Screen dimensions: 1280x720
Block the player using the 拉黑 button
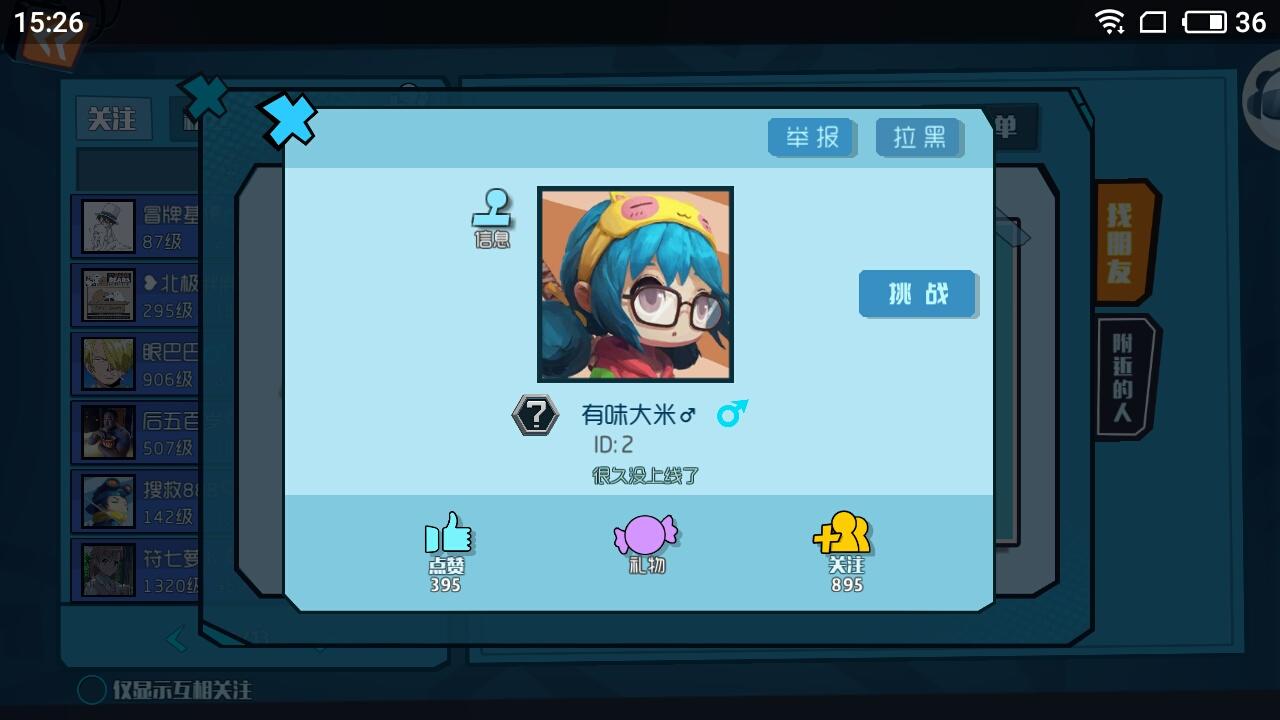[x=918, y=137]
